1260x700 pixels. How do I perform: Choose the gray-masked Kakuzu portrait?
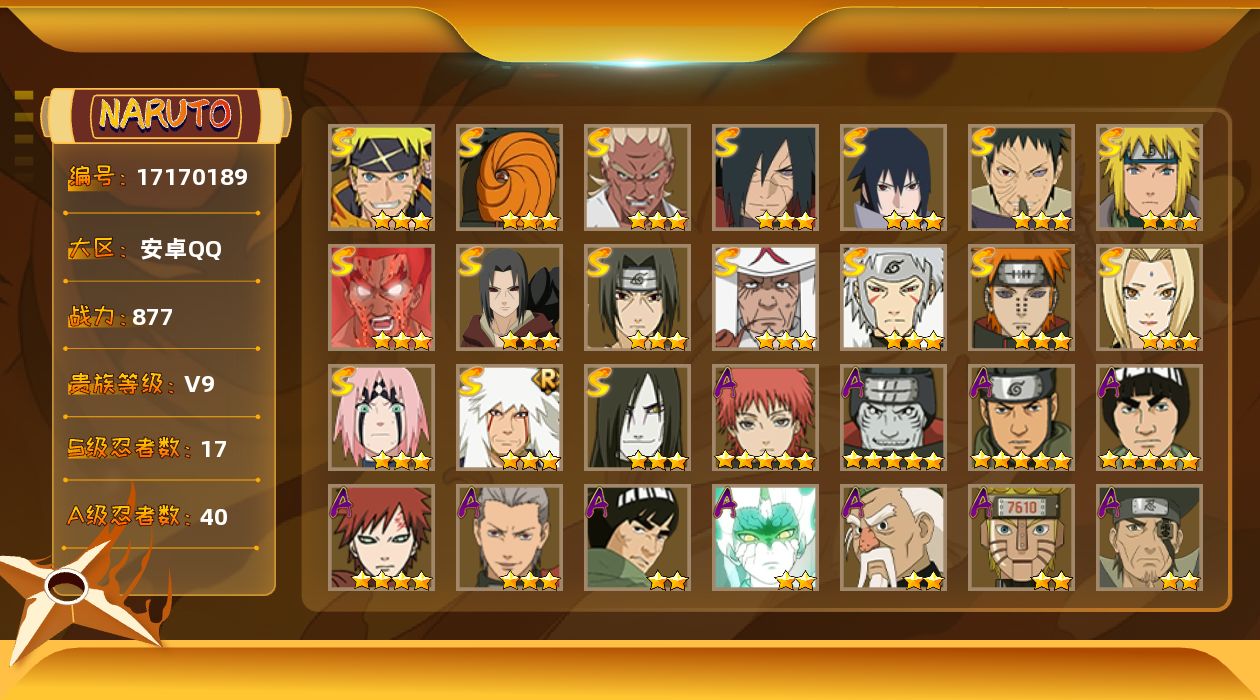(893, 417)
